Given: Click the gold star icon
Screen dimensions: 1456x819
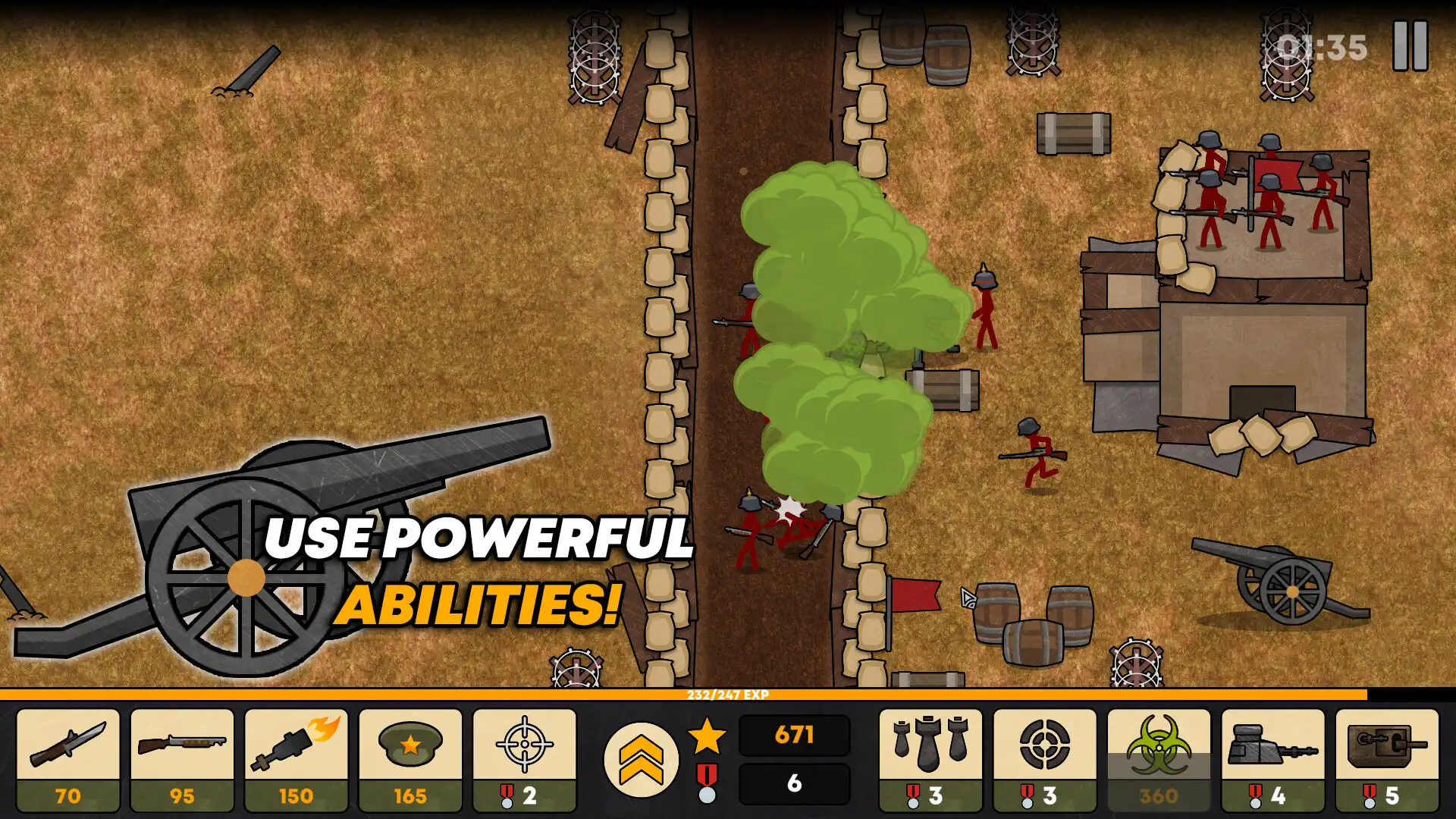Looking at the screenshot, I should tap(708, 734).
